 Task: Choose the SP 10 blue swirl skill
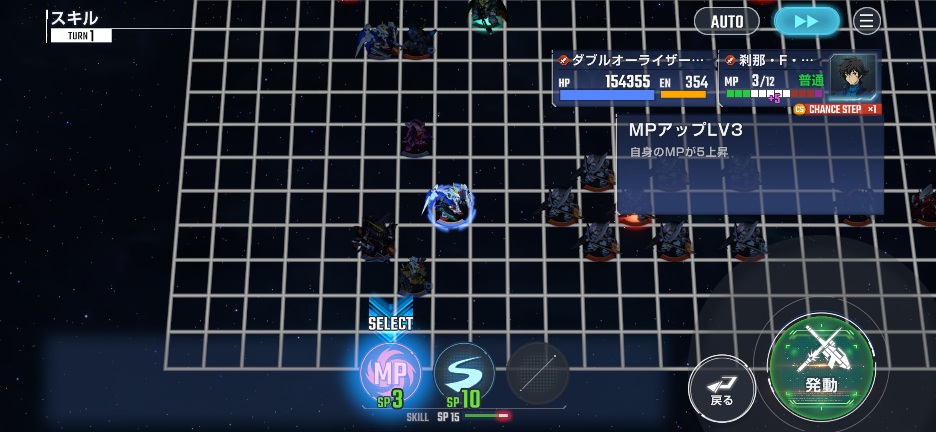click(464, 373)
